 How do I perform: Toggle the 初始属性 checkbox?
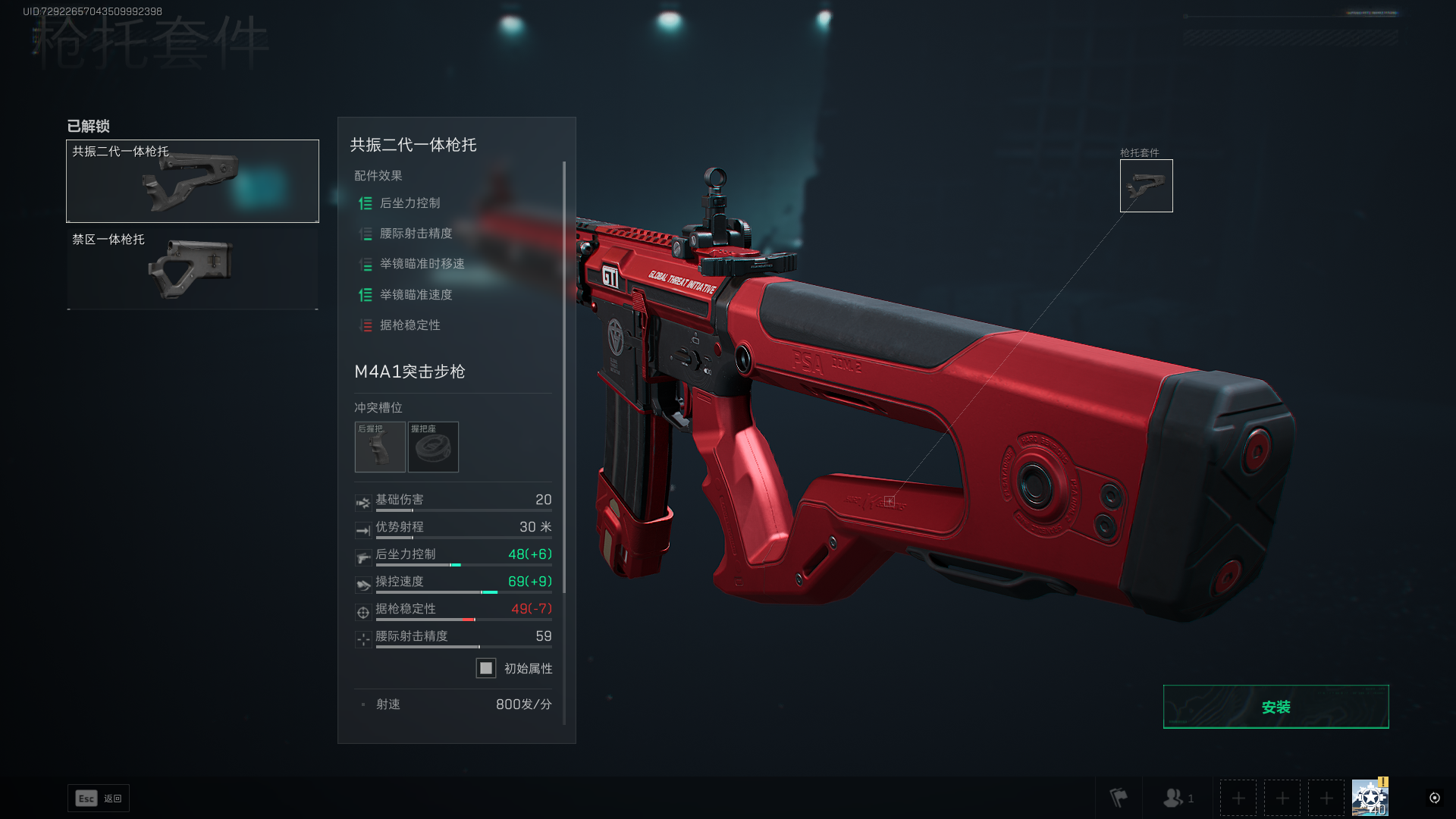tap(486, 668)
